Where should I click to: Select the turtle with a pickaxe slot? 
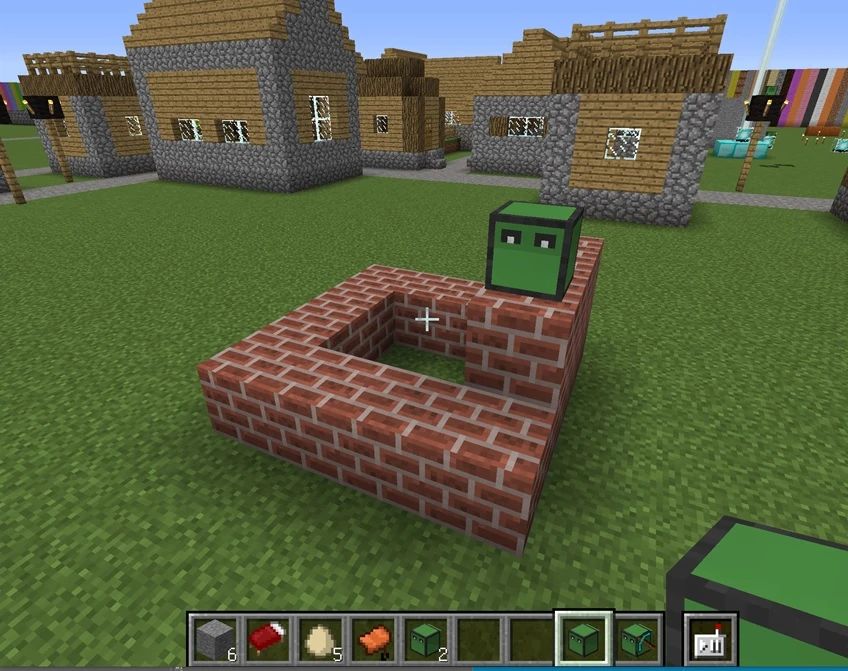636,638
